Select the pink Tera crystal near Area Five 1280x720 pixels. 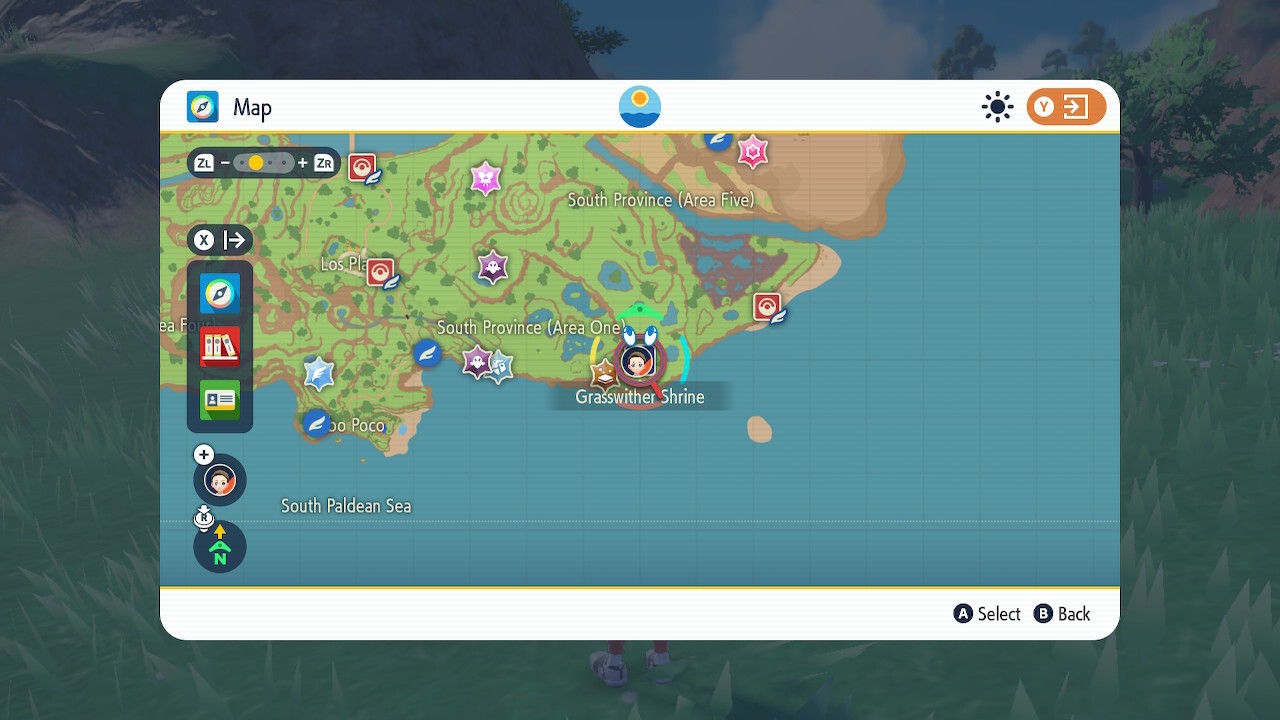point(752,152)
